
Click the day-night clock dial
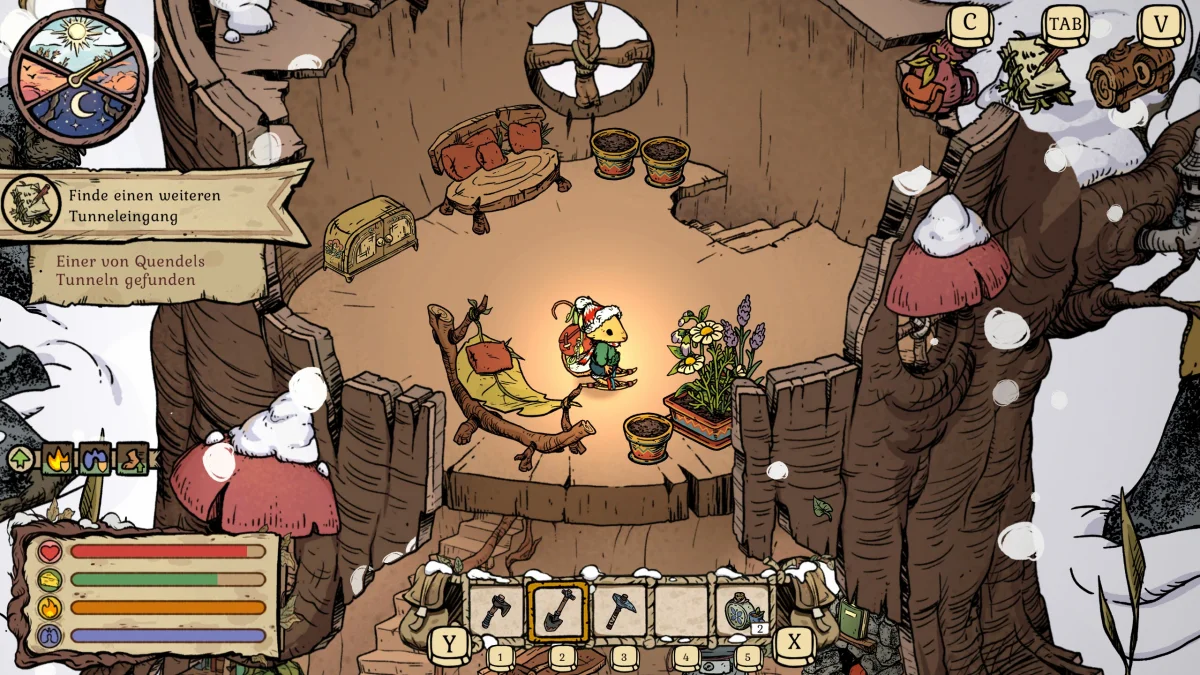[78, 78]
